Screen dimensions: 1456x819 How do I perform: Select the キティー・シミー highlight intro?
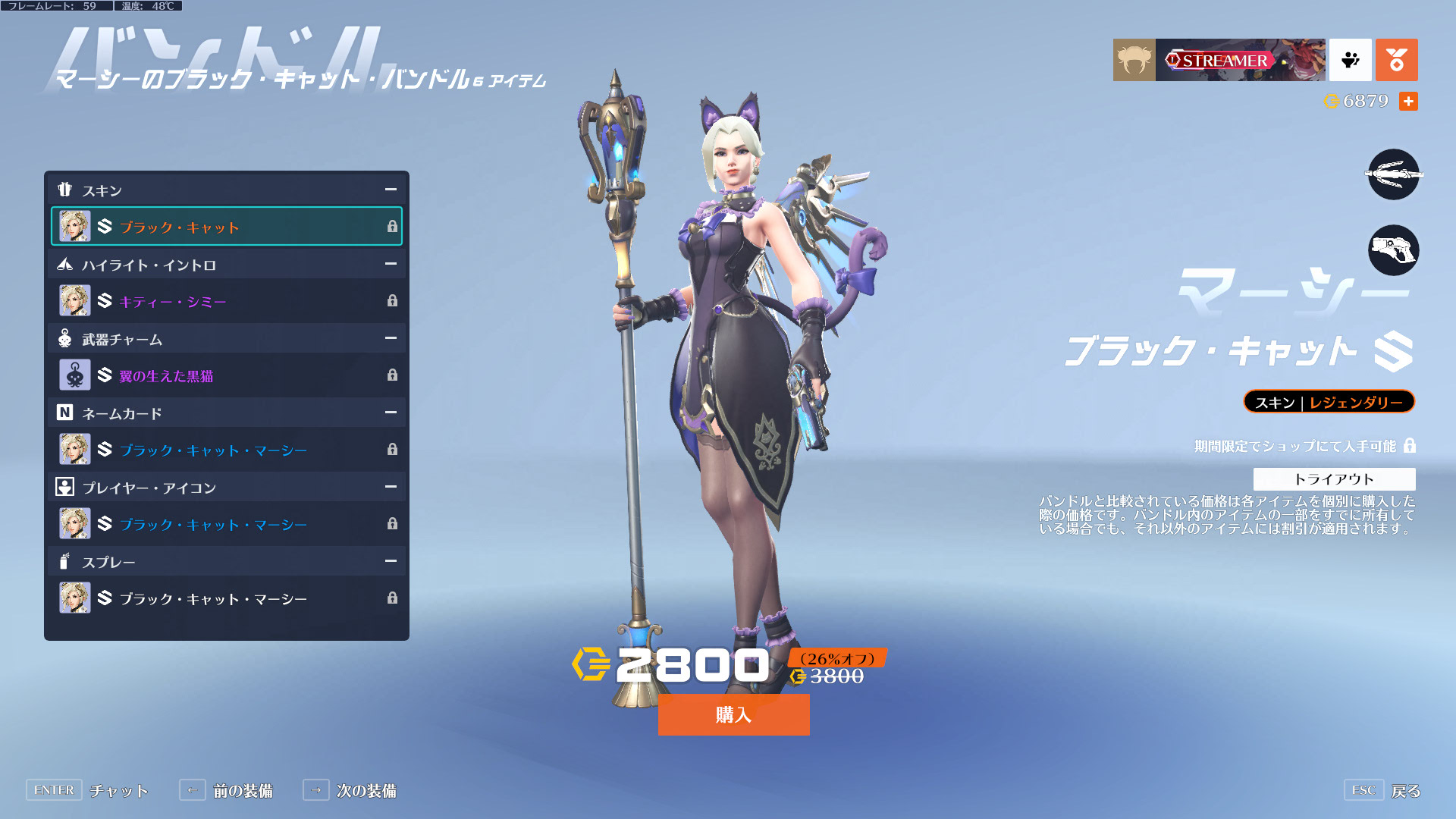point(226,301)
